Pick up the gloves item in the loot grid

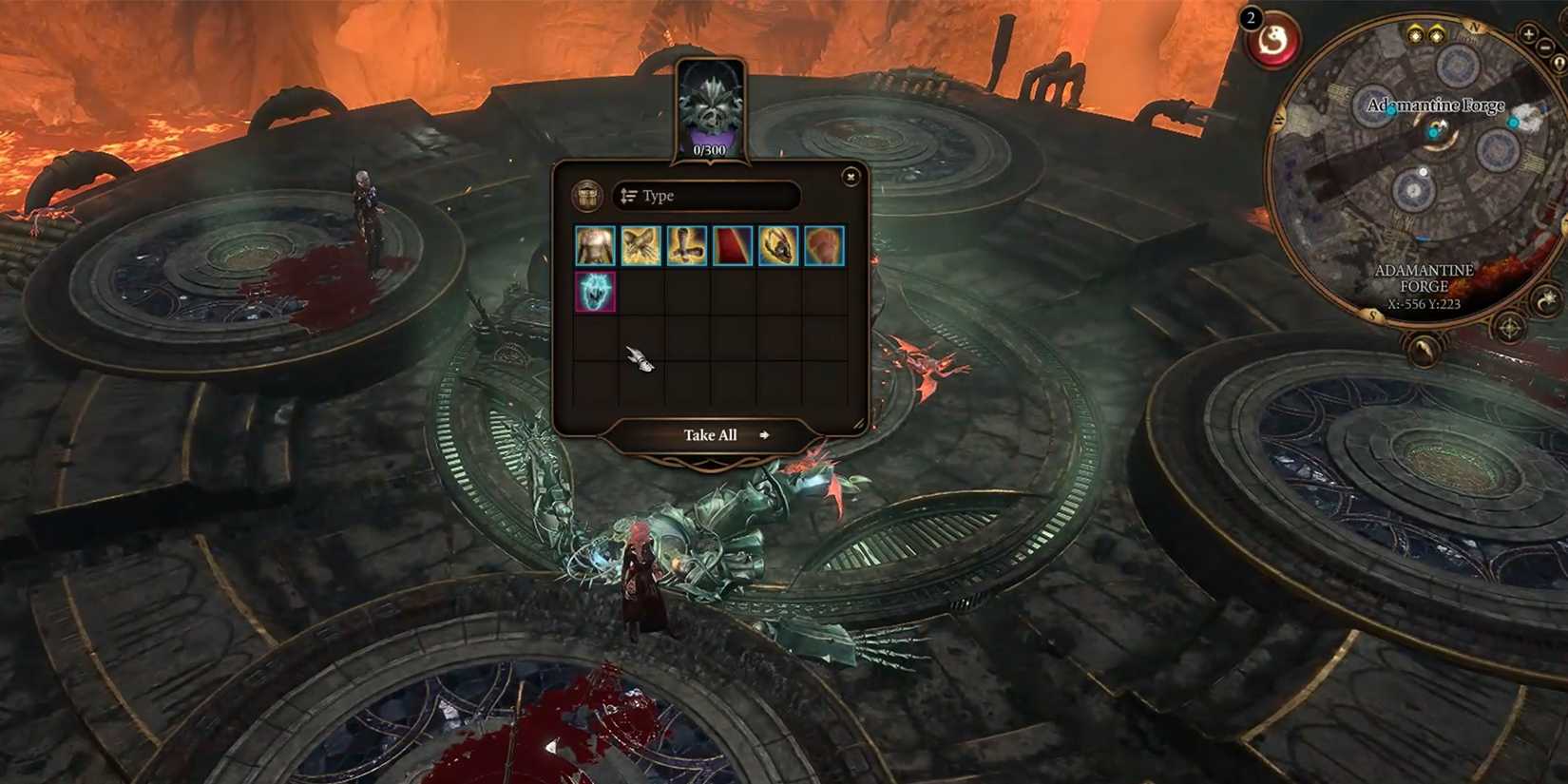click(640, 245)
